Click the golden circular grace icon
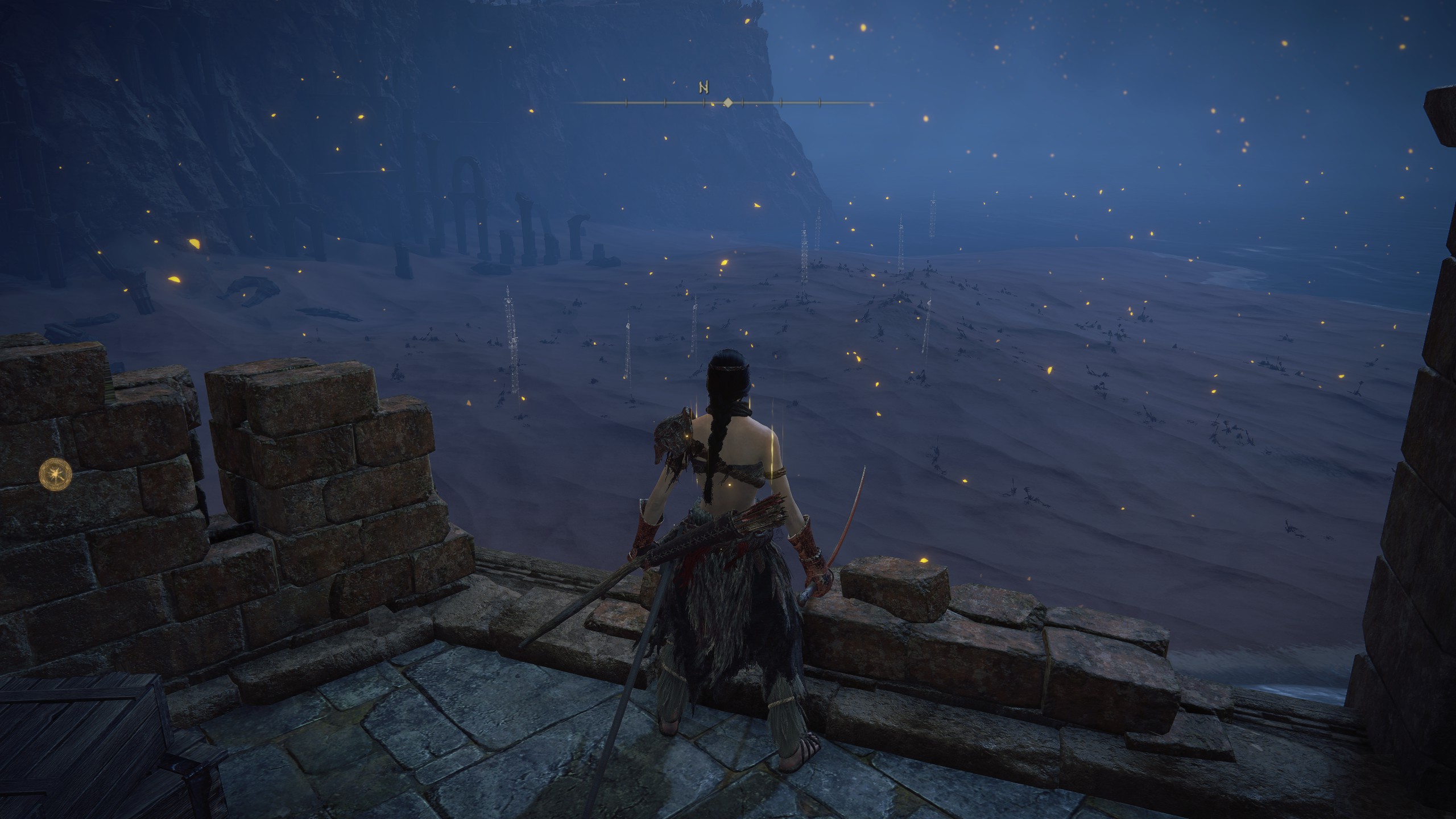Viewport: 1456px width, 819px height. pos(56,473)
